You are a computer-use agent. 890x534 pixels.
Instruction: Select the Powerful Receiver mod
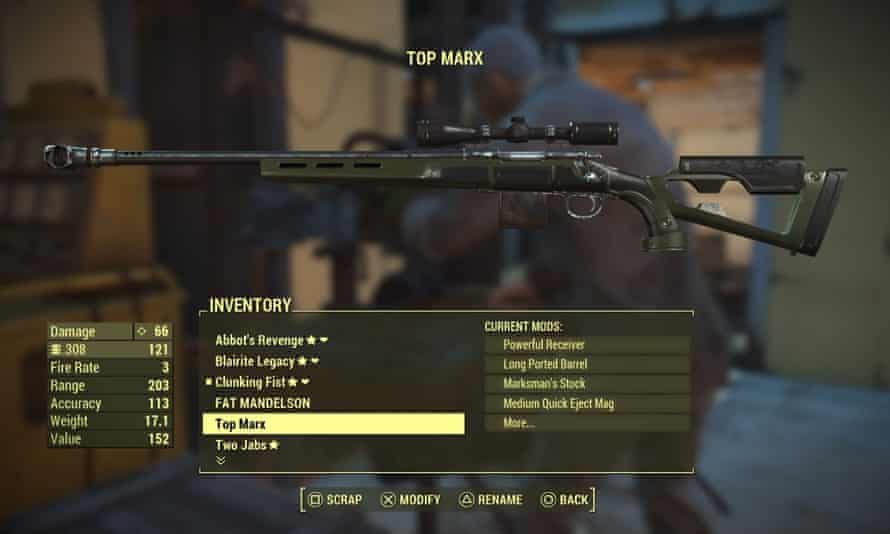(x=587, y=344)
